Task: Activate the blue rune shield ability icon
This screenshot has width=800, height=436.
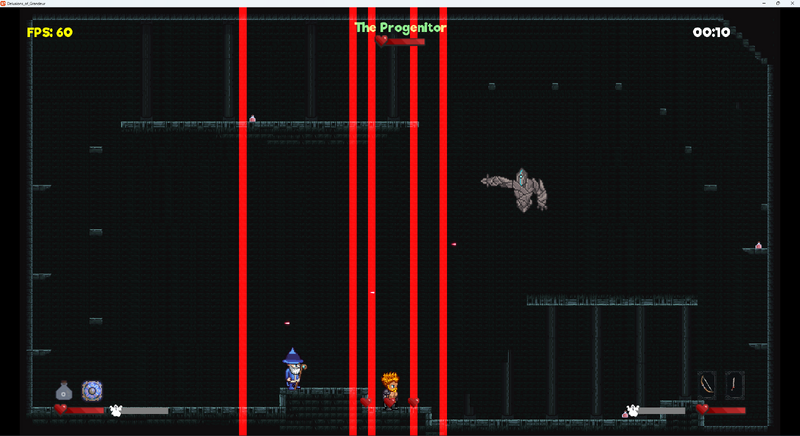Action: coord(92,389)
